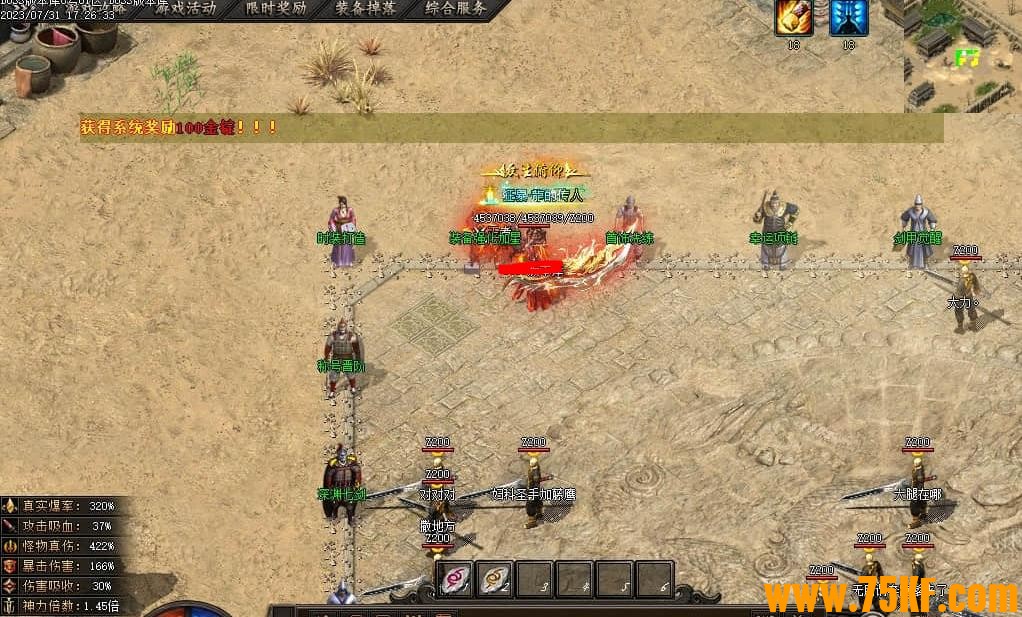Open the 限时奖励 limited-time rewards menu

pyautogui.click(x=277, y=9)
